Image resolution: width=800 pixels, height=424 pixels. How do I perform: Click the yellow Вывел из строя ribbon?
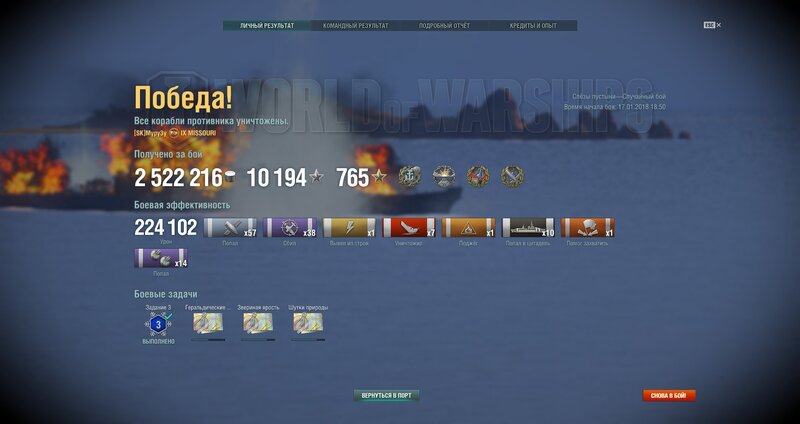pos(349,228)
